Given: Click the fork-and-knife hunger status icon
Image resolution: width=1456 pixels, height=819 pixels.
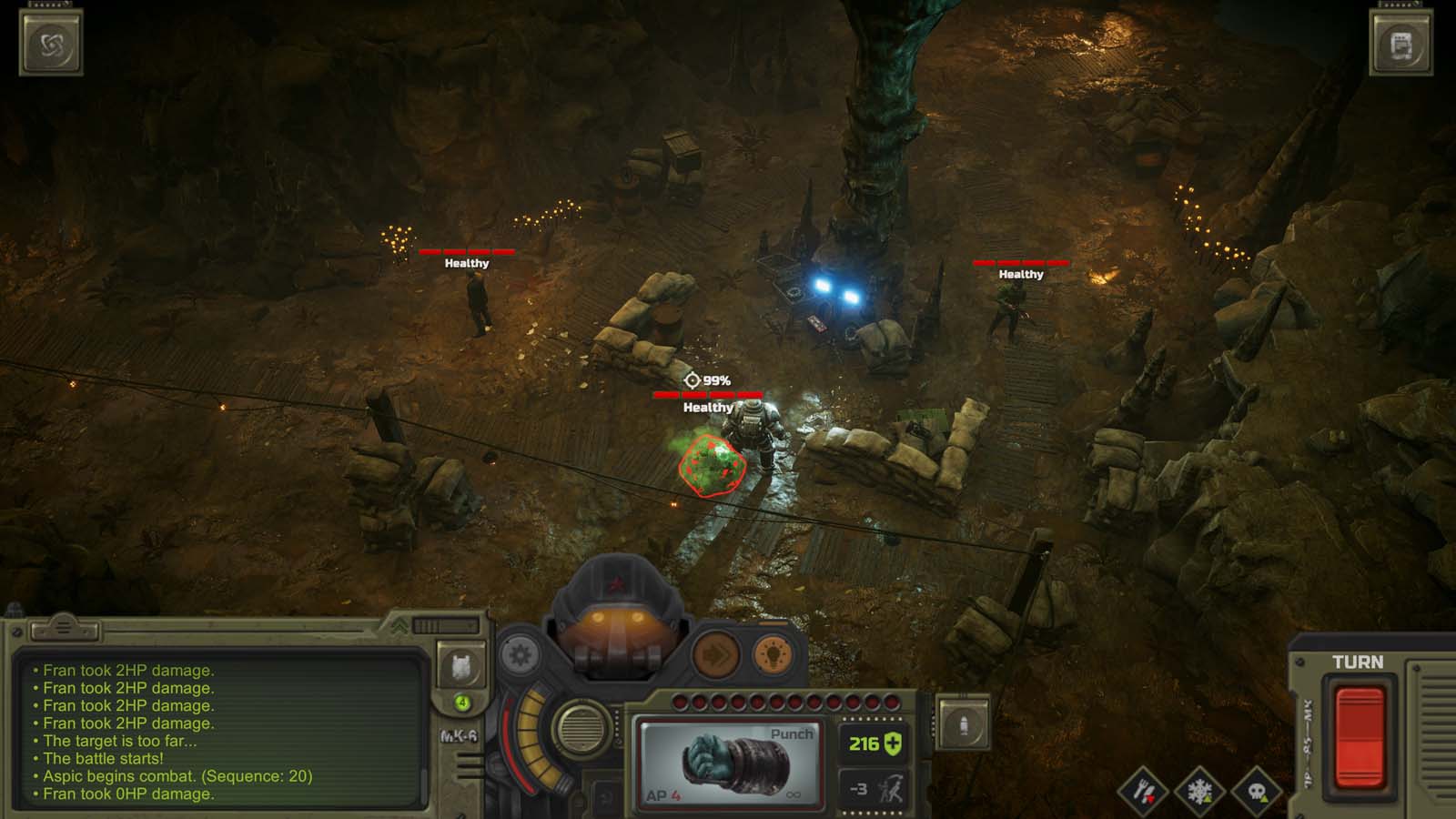Looking at the screenshot, I should pos(1144,791).
